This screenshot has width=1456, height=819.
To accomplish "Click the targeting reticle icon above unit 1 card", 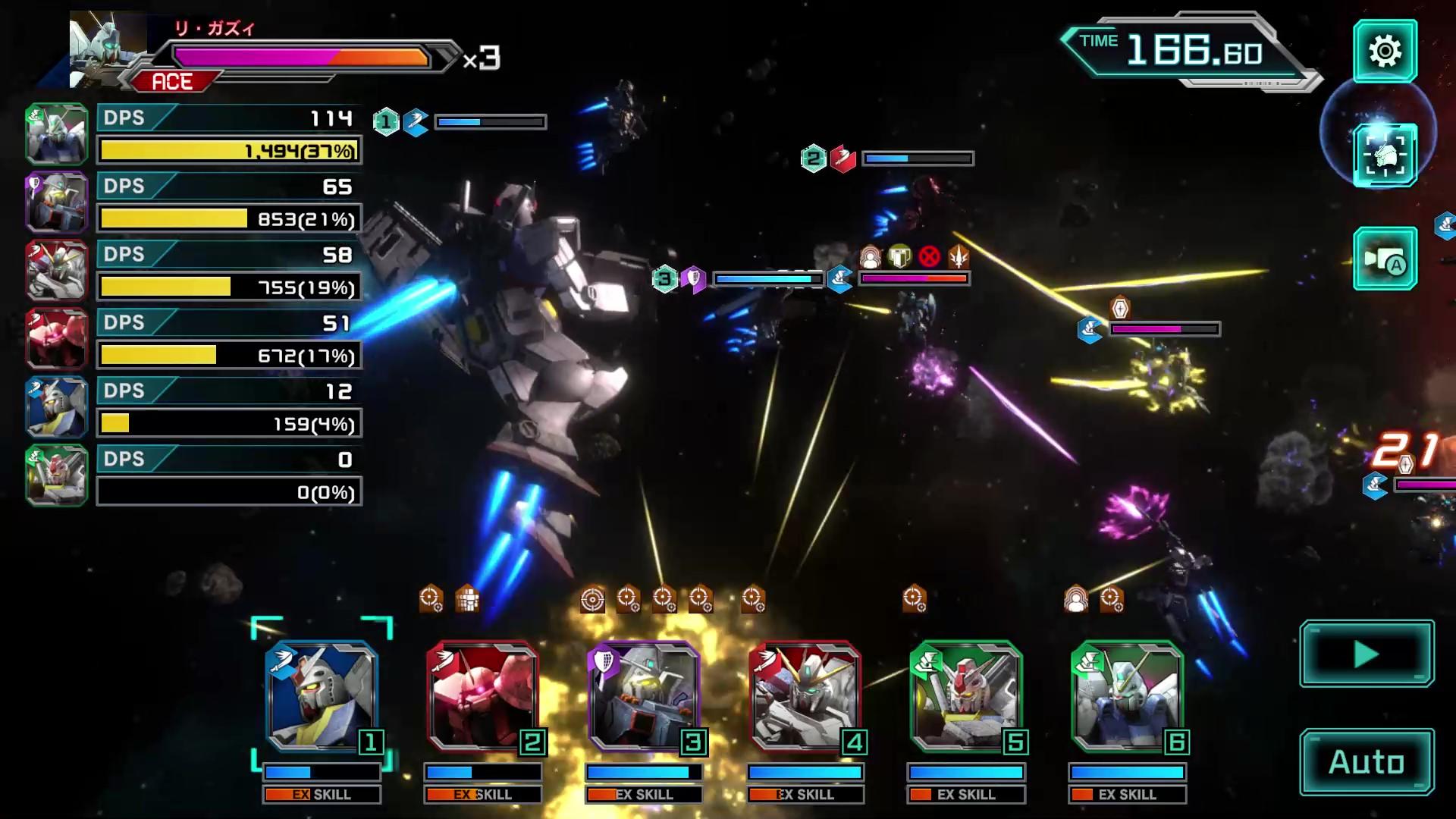I will [430, 599].
